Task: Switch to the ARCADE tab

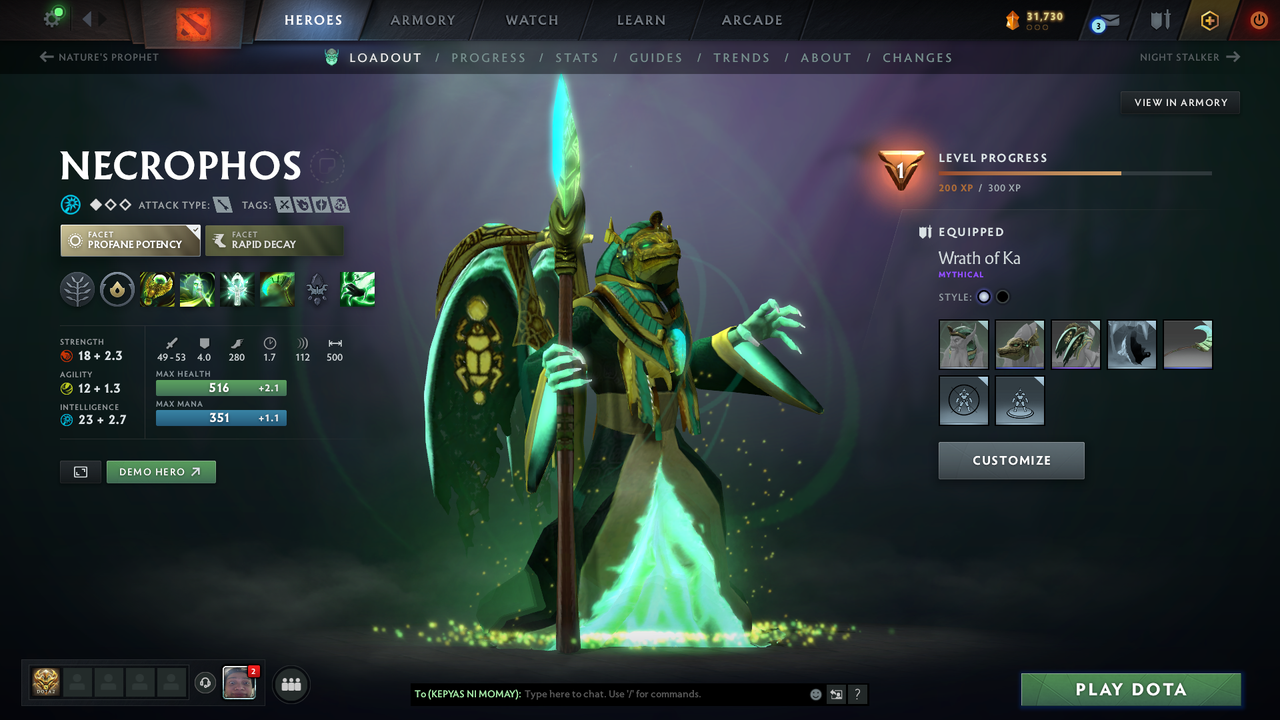Action: pos(751,19)
